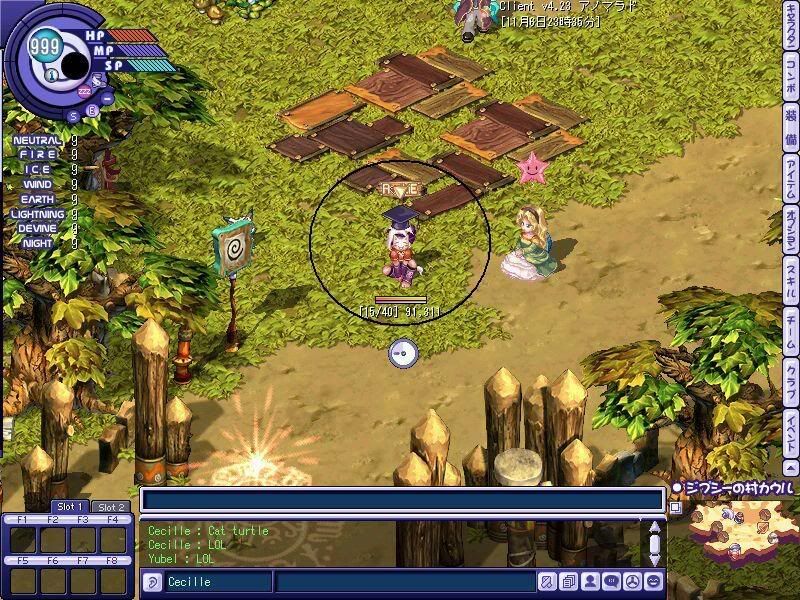The width and height of the screenshot is (800, 600).
Task: Open the オプション options tab
Action: [x=790, y=232]
